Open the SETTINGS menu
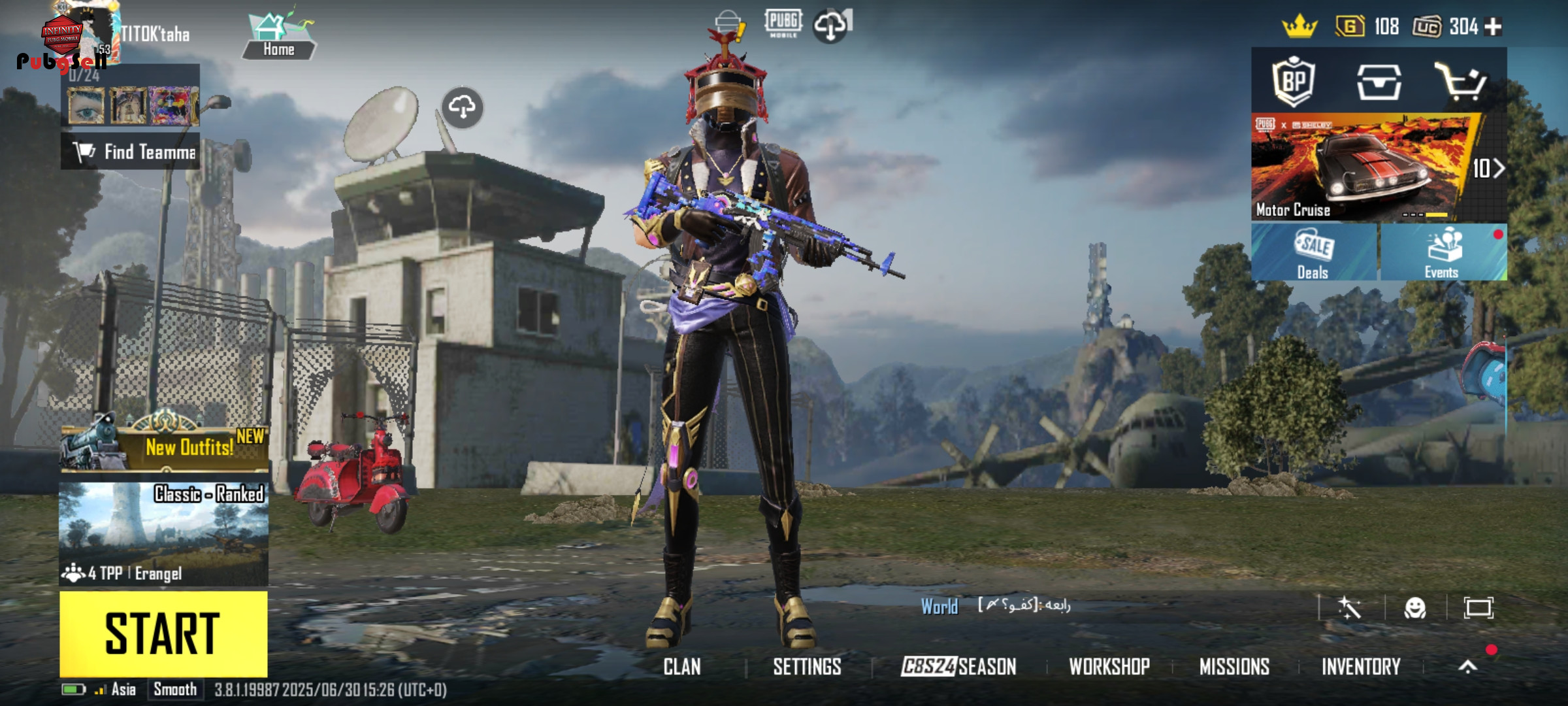This screenshot has width=1568, height=706. point(807,667)
